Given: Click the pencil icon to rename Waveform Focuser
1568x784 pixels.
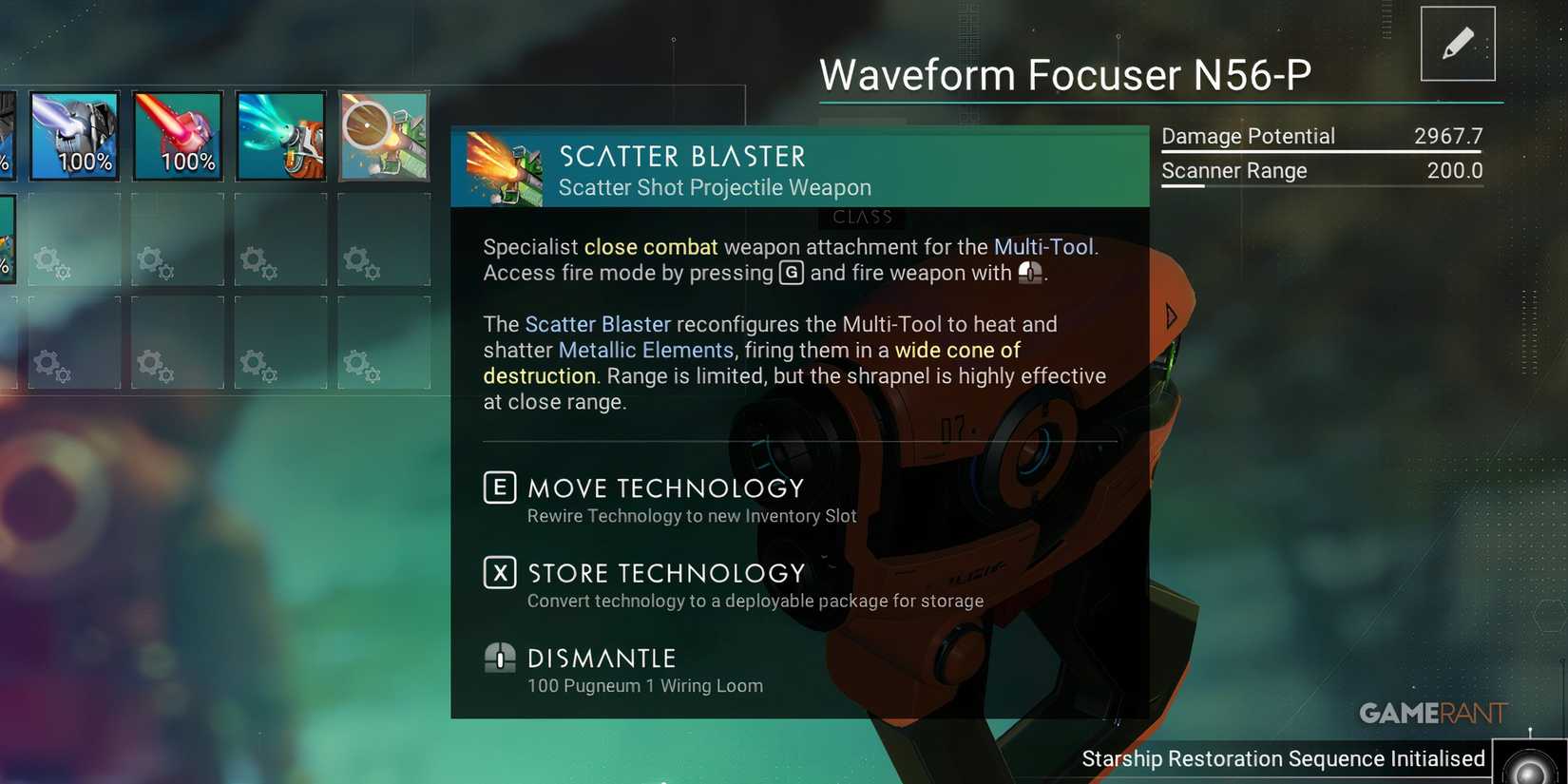Looking at the screenshot, I should (x=1458, y=42).
